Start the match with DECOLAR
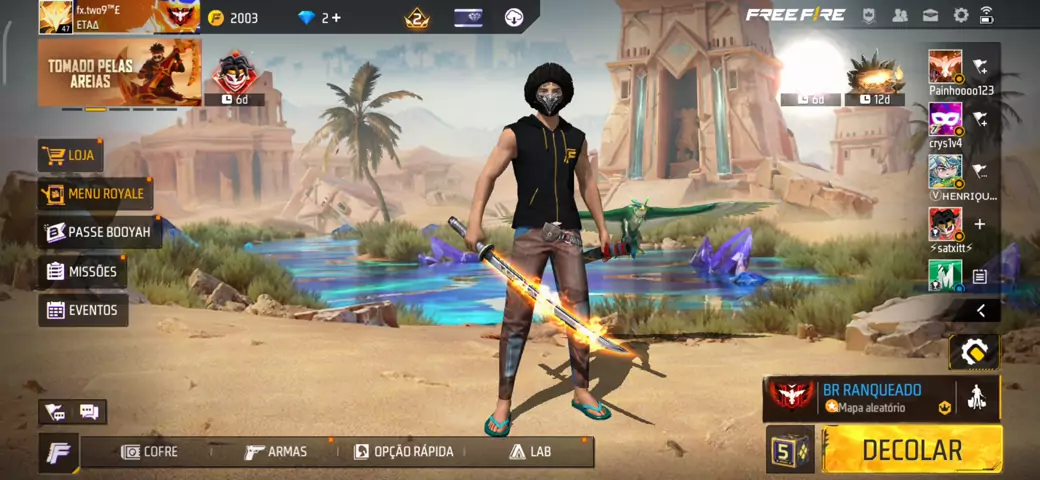The image size is (1040, 480). (911, 449)
